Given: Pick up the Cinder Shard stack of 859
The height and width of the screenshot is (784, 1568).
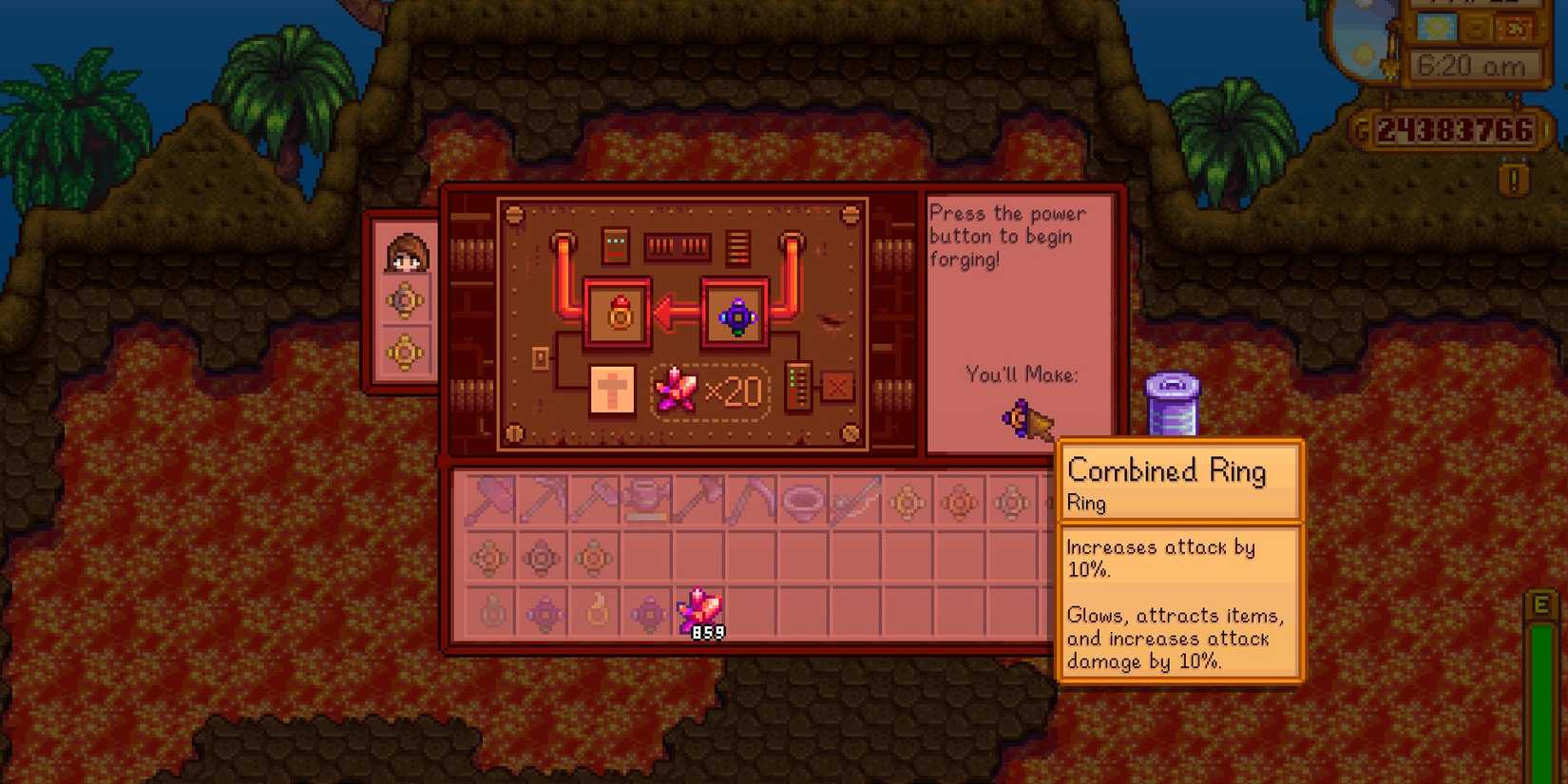Looking at the screenshot, I should tap(699, 613).
